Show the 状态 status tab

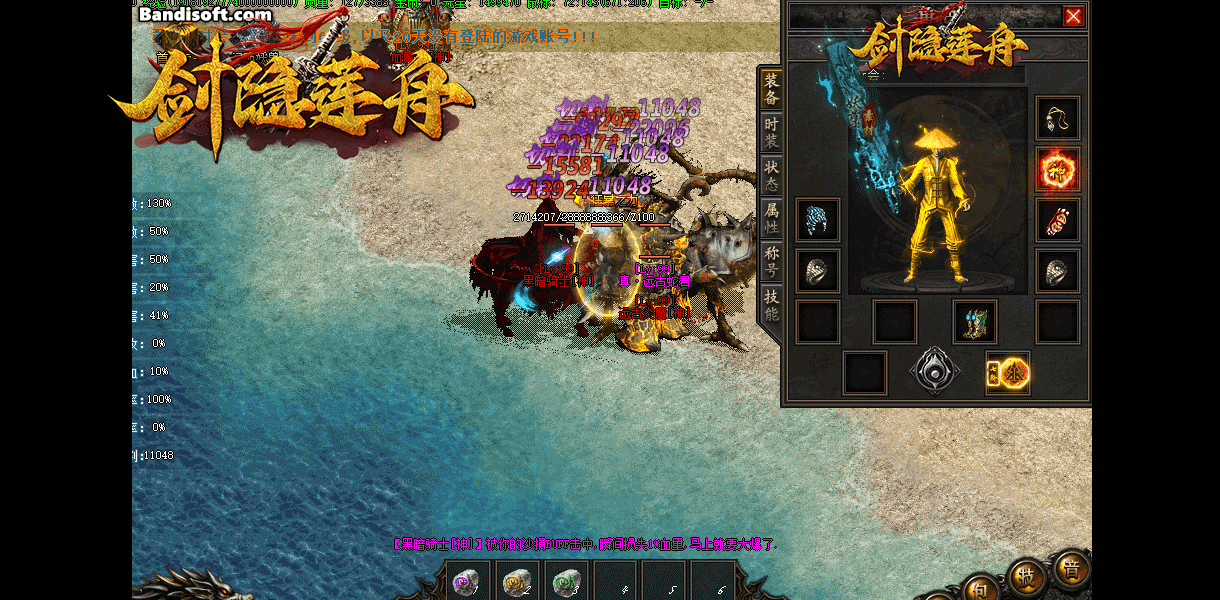click(771, 175)
